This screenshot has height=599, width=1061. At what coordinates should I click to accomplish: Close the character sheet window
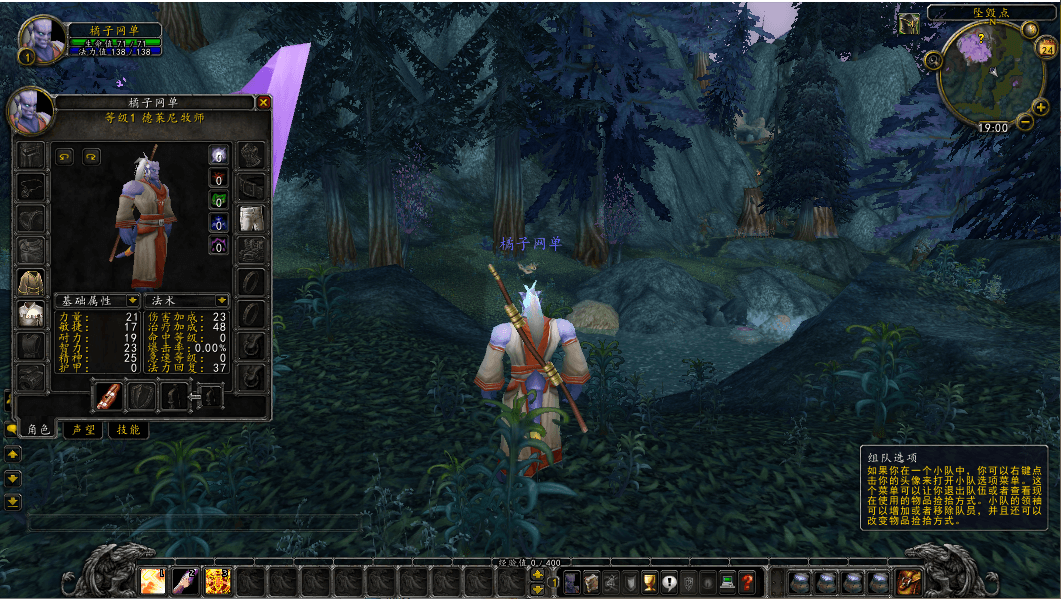[x=264, y=102]
